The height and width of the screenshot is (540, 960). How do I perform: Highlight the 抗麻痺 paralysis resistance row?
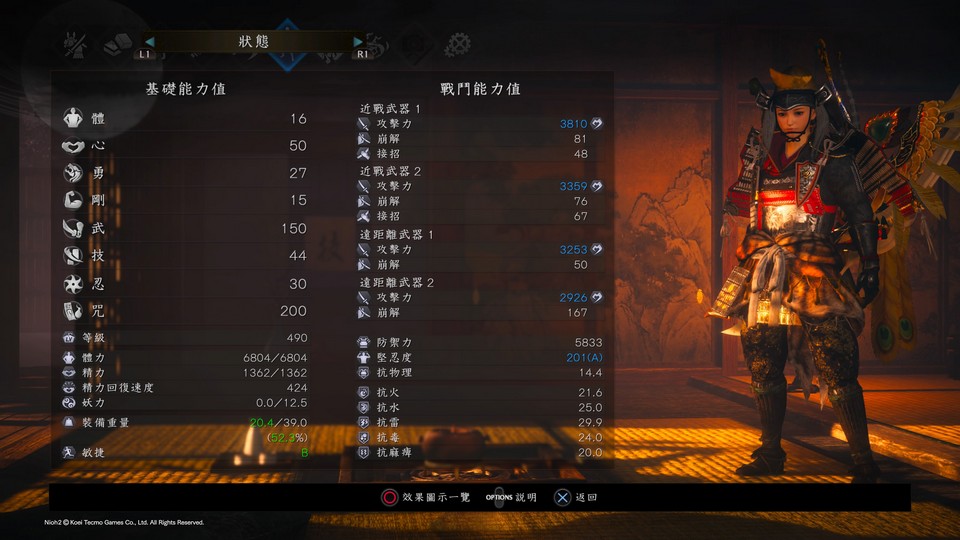tap(480, 452)
